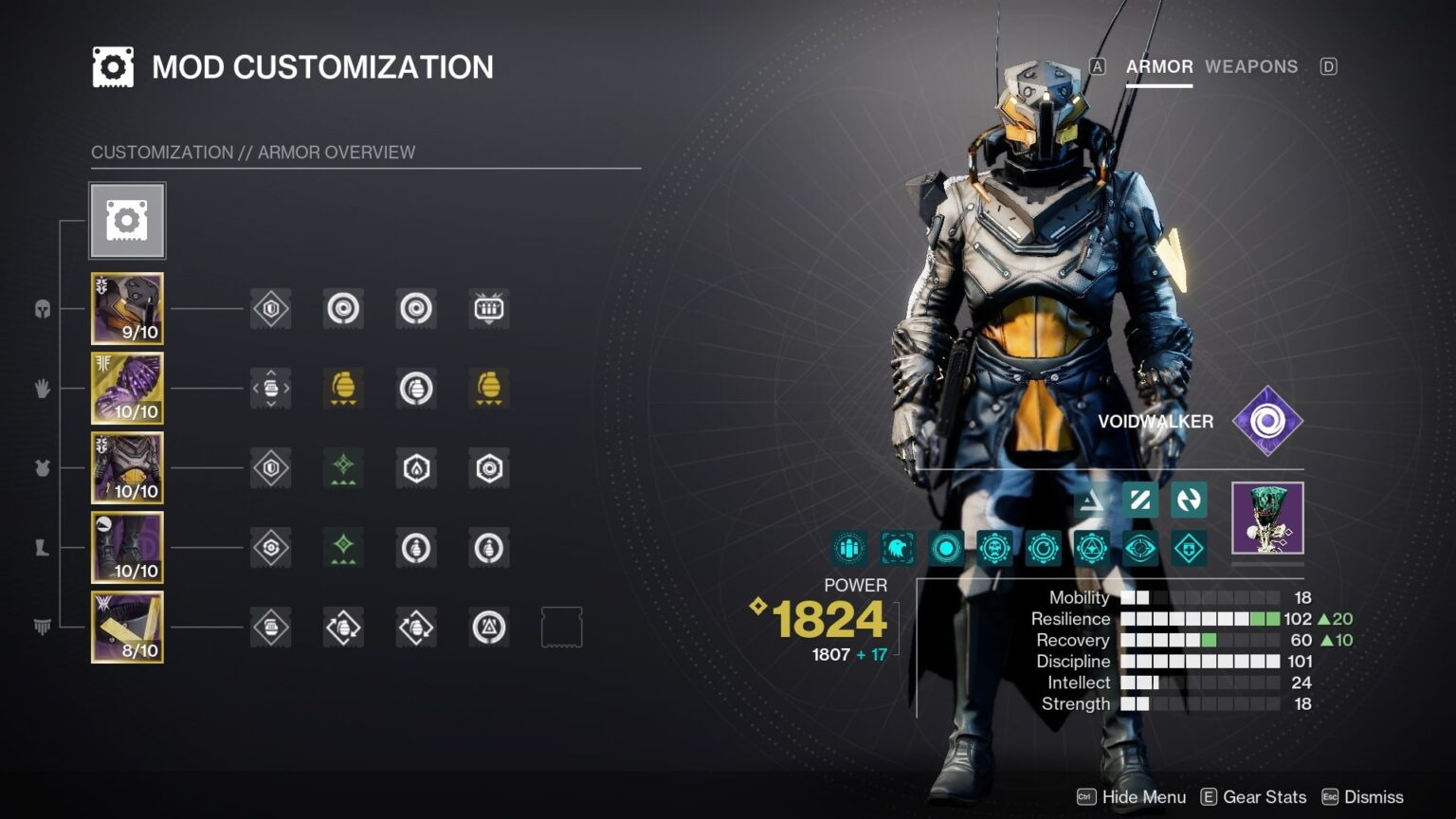Choose the chest armor slot

pos(127,467)
